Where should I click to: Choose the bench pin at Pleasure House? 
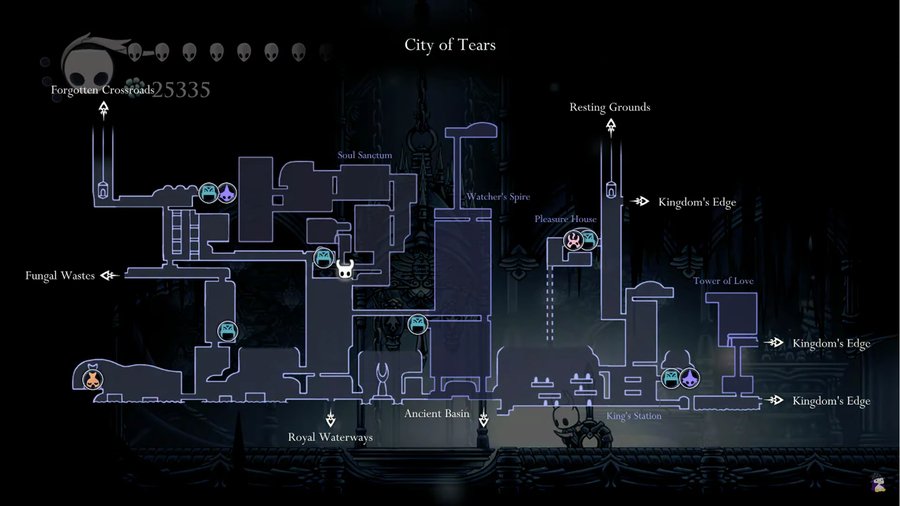pos(589,239)
